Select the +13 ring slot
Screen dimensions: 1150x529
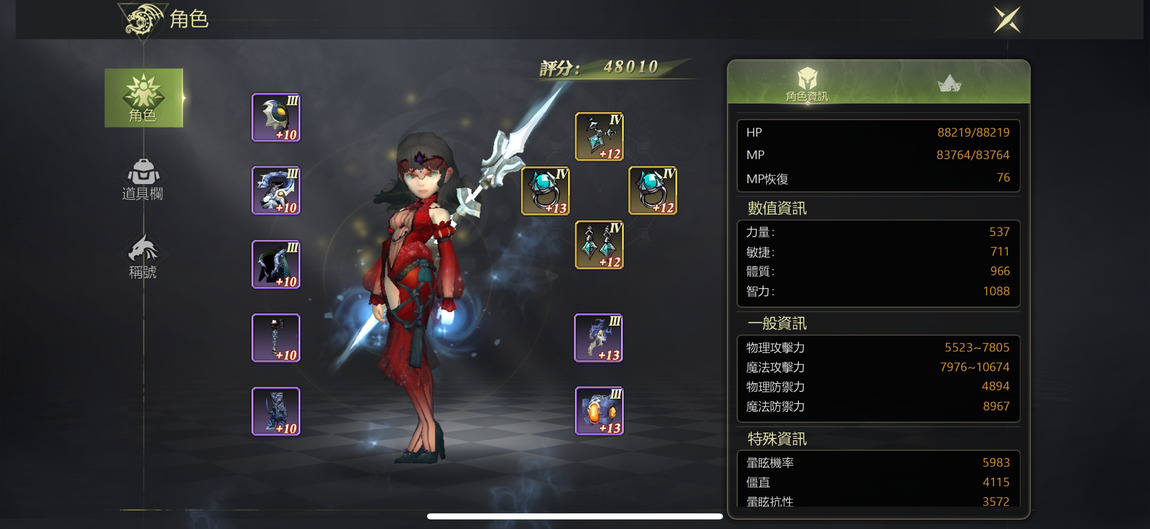545,191
